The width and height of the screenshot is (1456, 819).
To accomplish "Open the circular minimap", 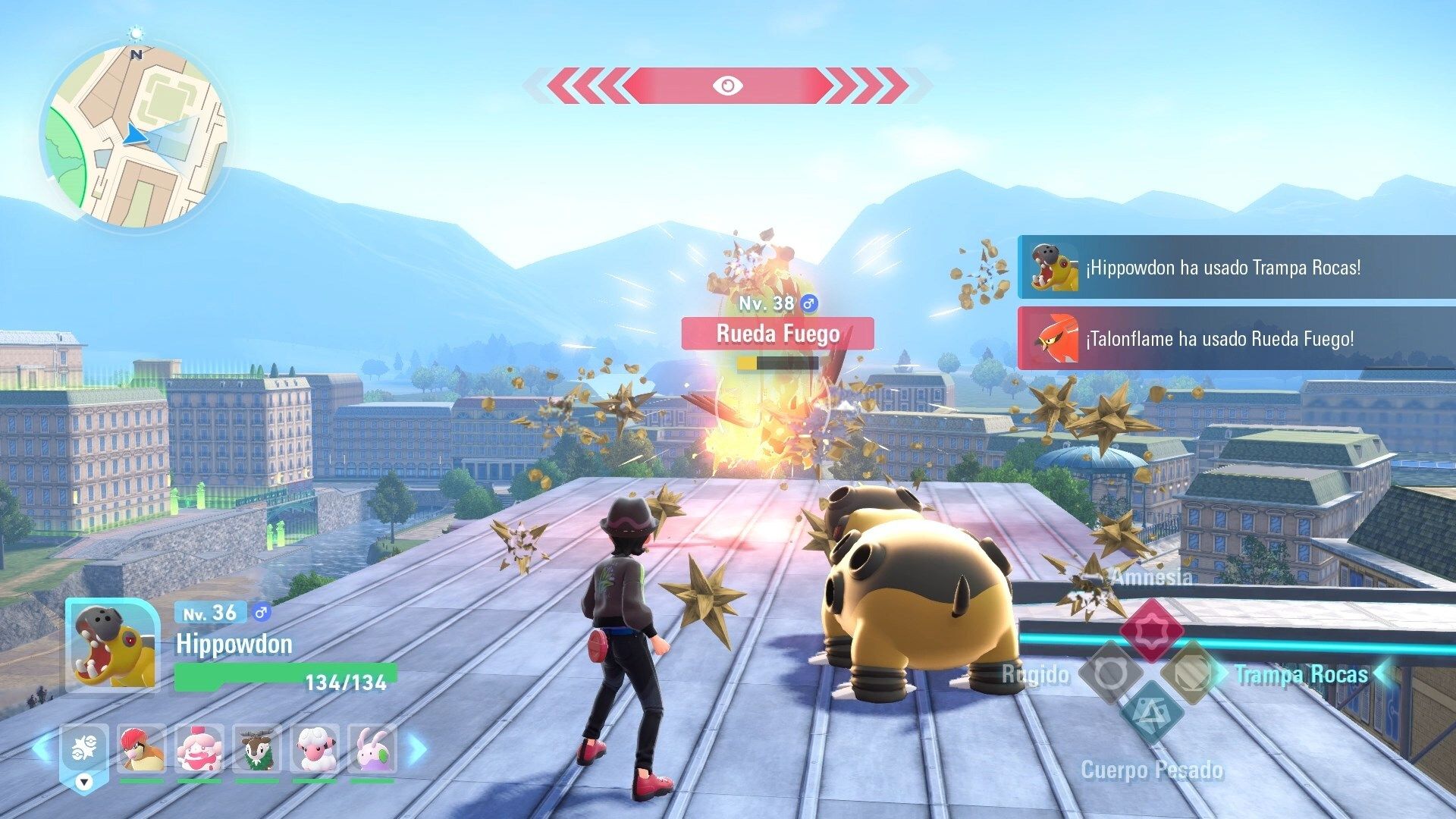I will [x=135, y=136].
